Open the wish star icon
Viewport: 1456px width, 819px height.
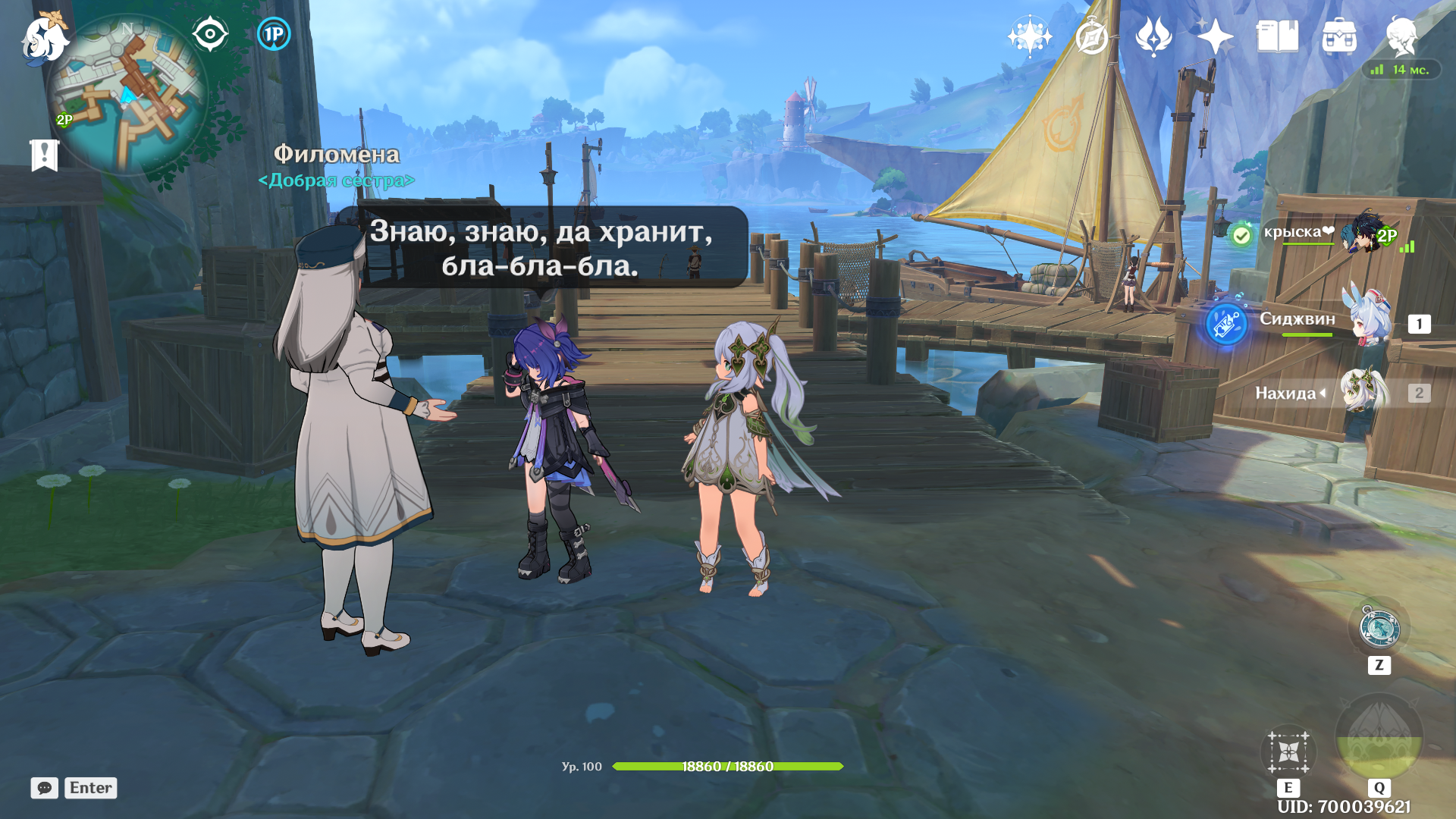tap(1030, 36)
